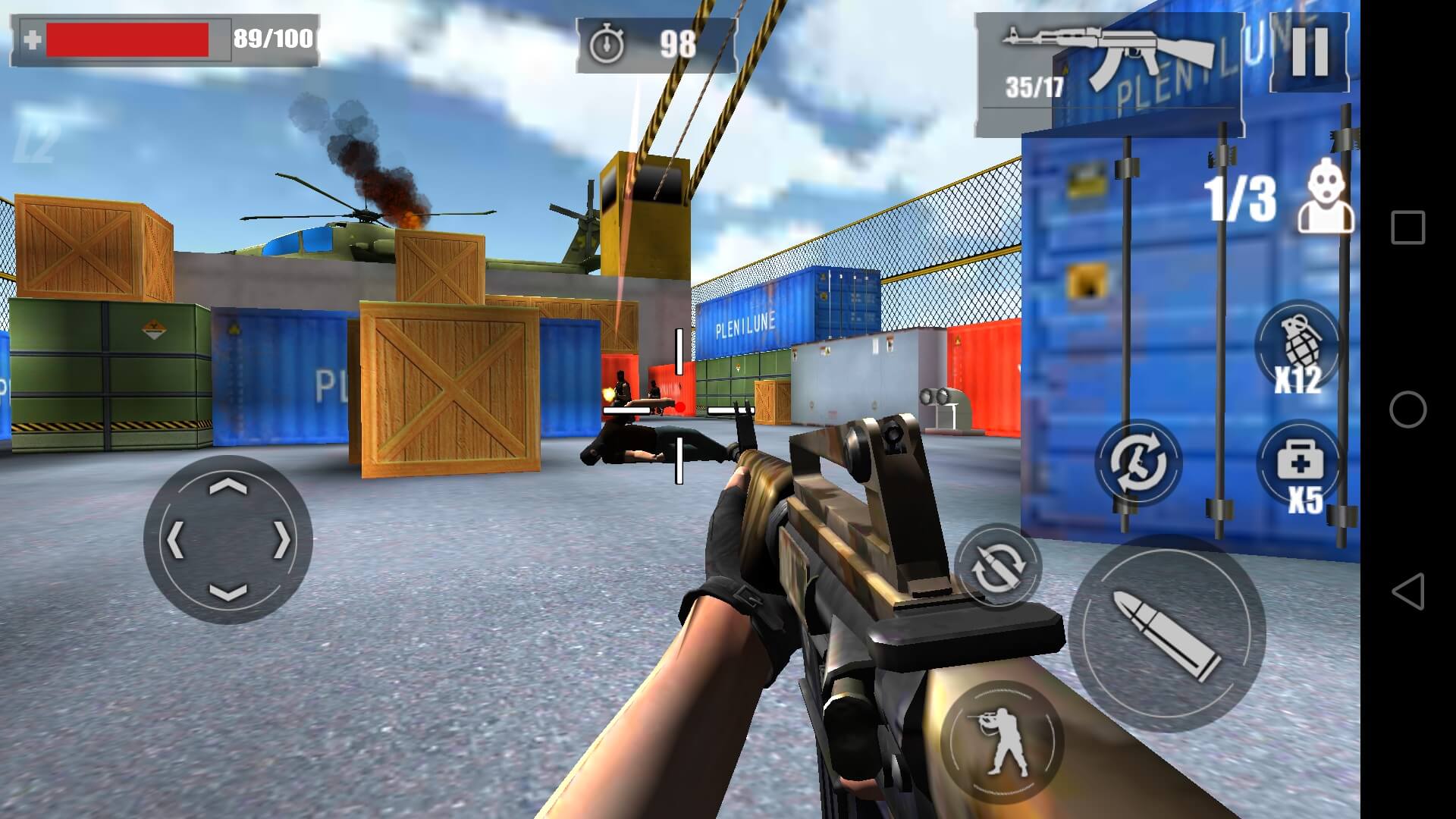The width and height of the screenshot is (1456, 819).
Task: Tap the weapon reload button
Action: pyautogui.click(x=1138, y=462)
